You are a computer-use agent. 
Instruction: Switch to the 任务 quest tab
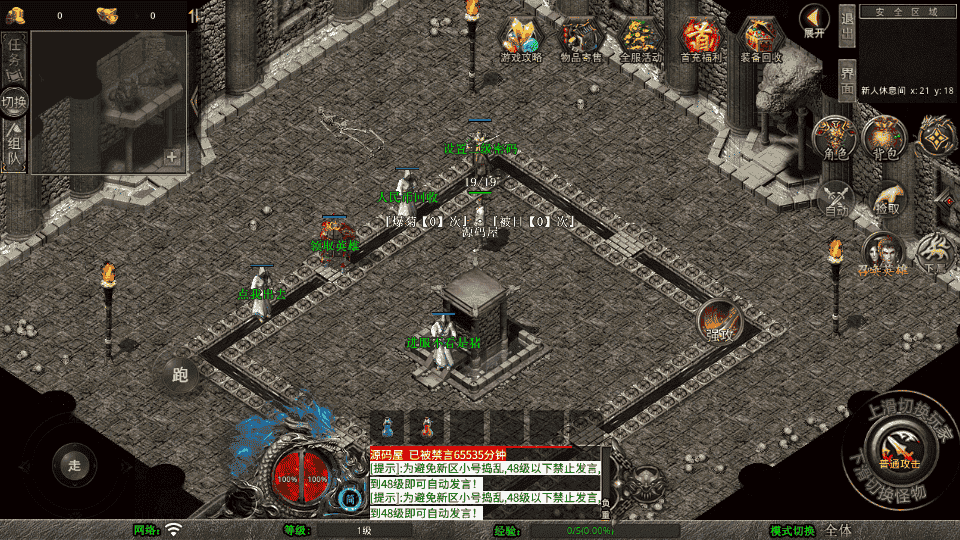pos(15,53)
